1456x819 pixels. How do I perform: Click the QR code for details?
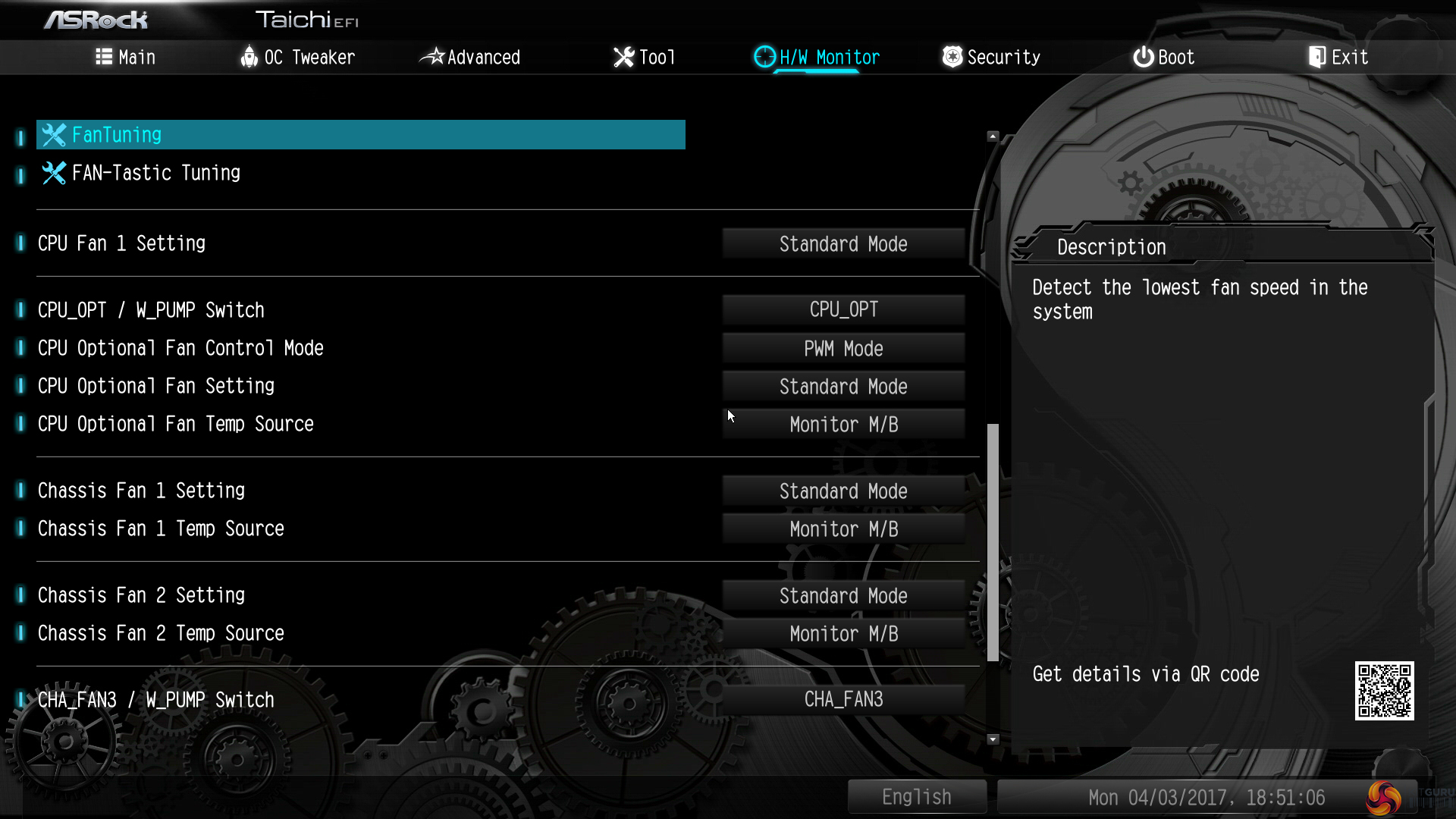1384,691
